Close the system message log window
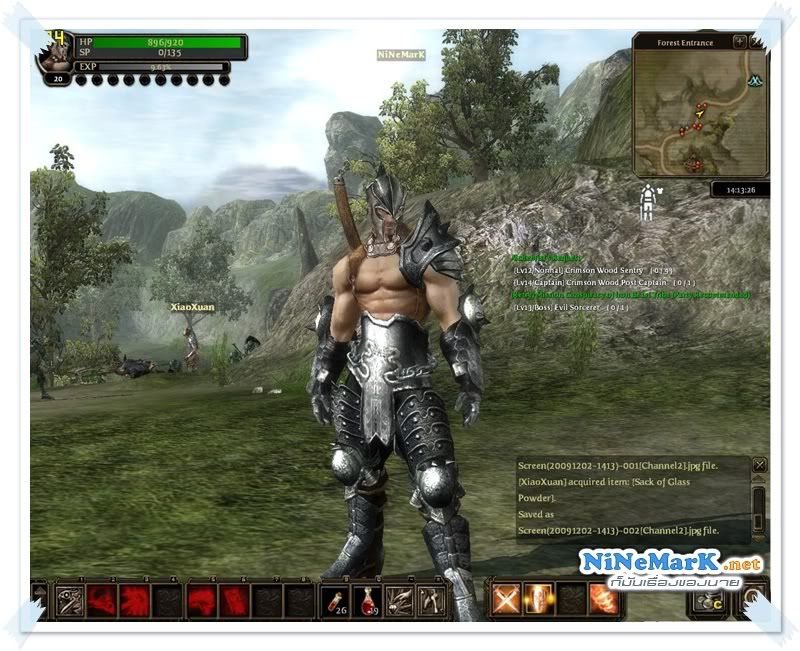The image size is (800, 651). click(759, 465)
